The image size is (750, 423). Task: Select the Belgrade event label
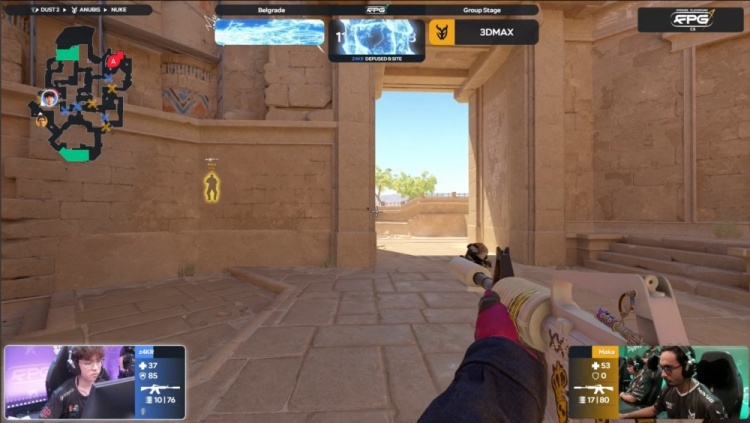(x=269, y=10)
